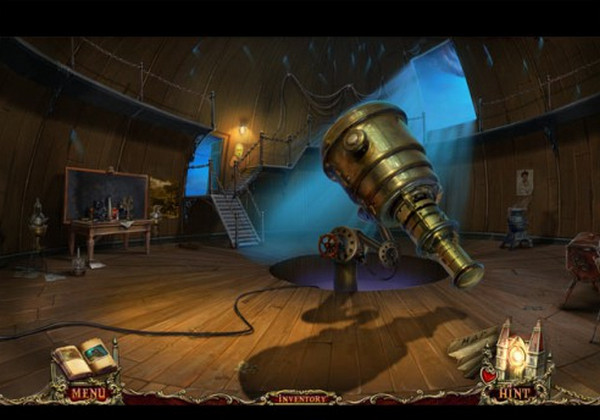Viewport: 600px width, 420px height.
Task: Expand the Inventory bar
Action: 299,397
